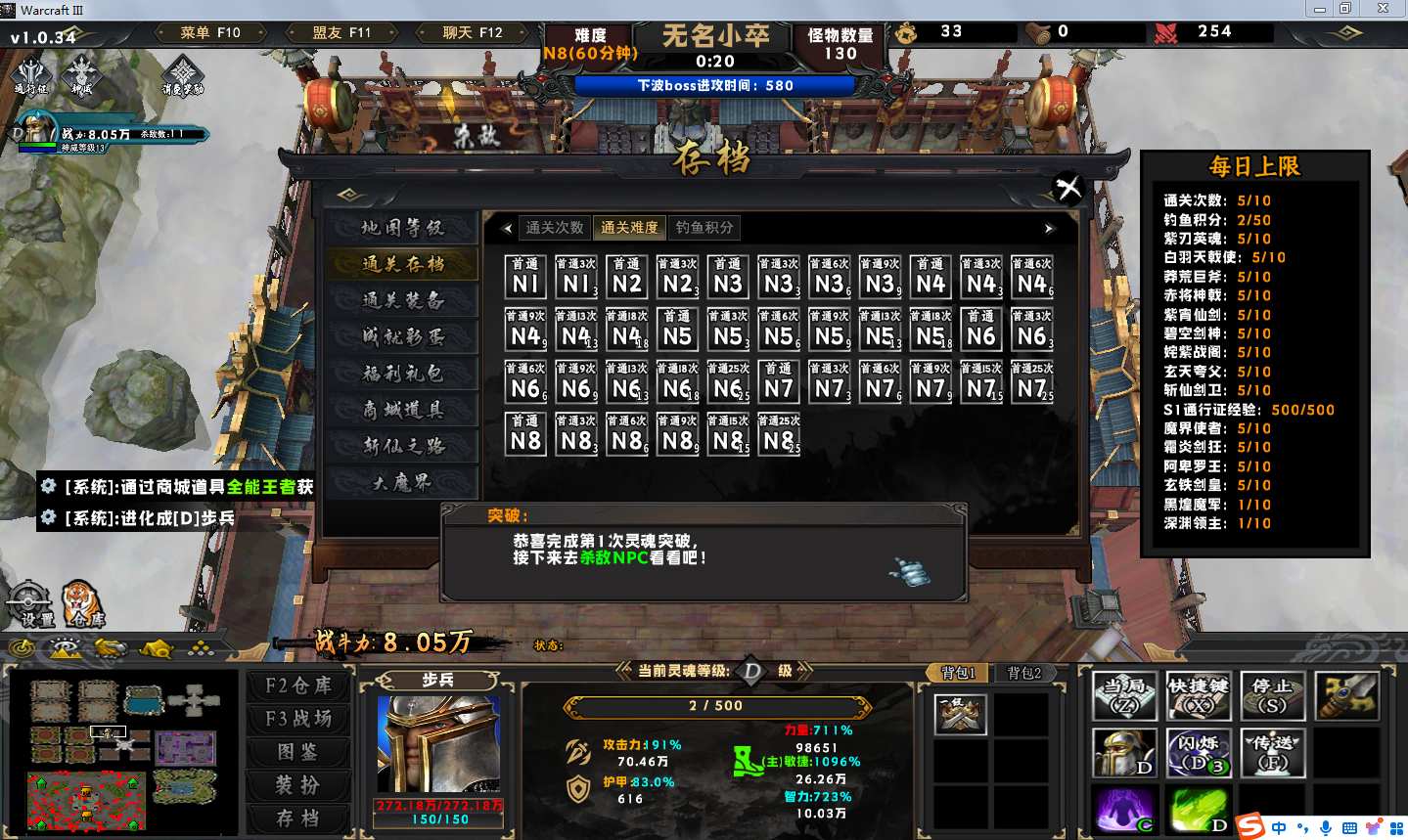Open the 装扮 cosmetics button
This screenshot has height=840, width=1408.
click(298, 785)
